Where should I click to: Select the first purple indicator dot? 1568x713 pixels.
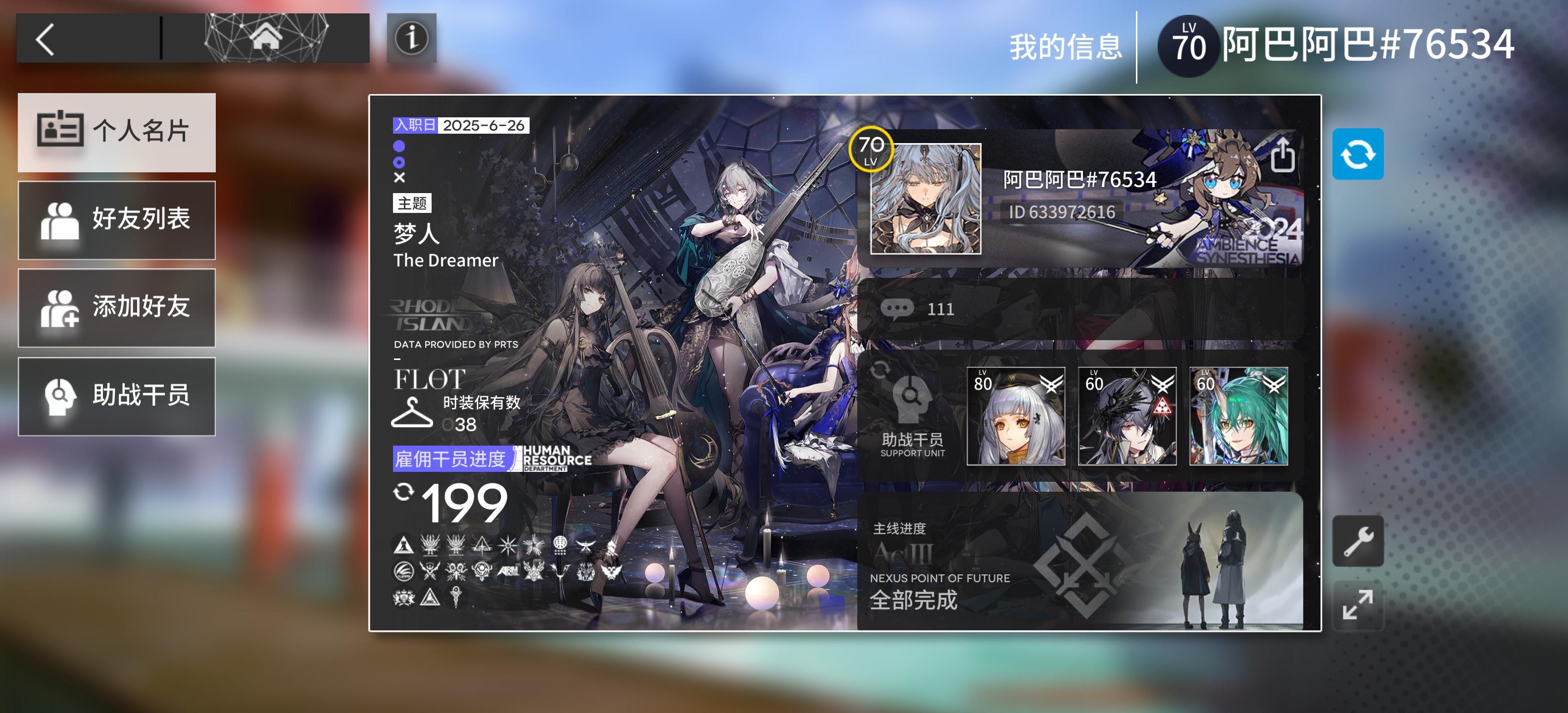click(x=399, y=147)
